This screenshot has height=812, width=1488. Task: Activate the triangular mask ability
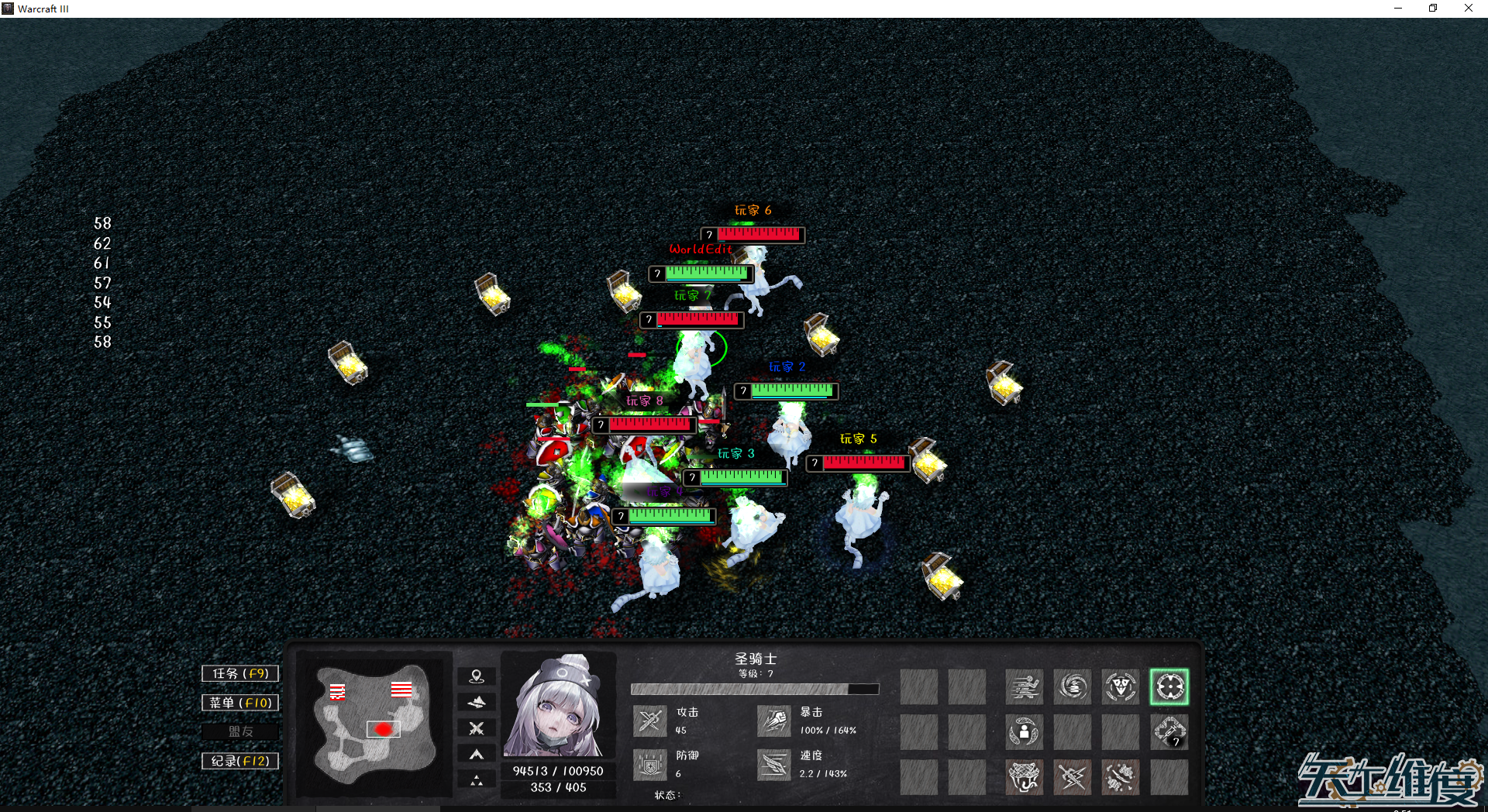coord(1121,686)
